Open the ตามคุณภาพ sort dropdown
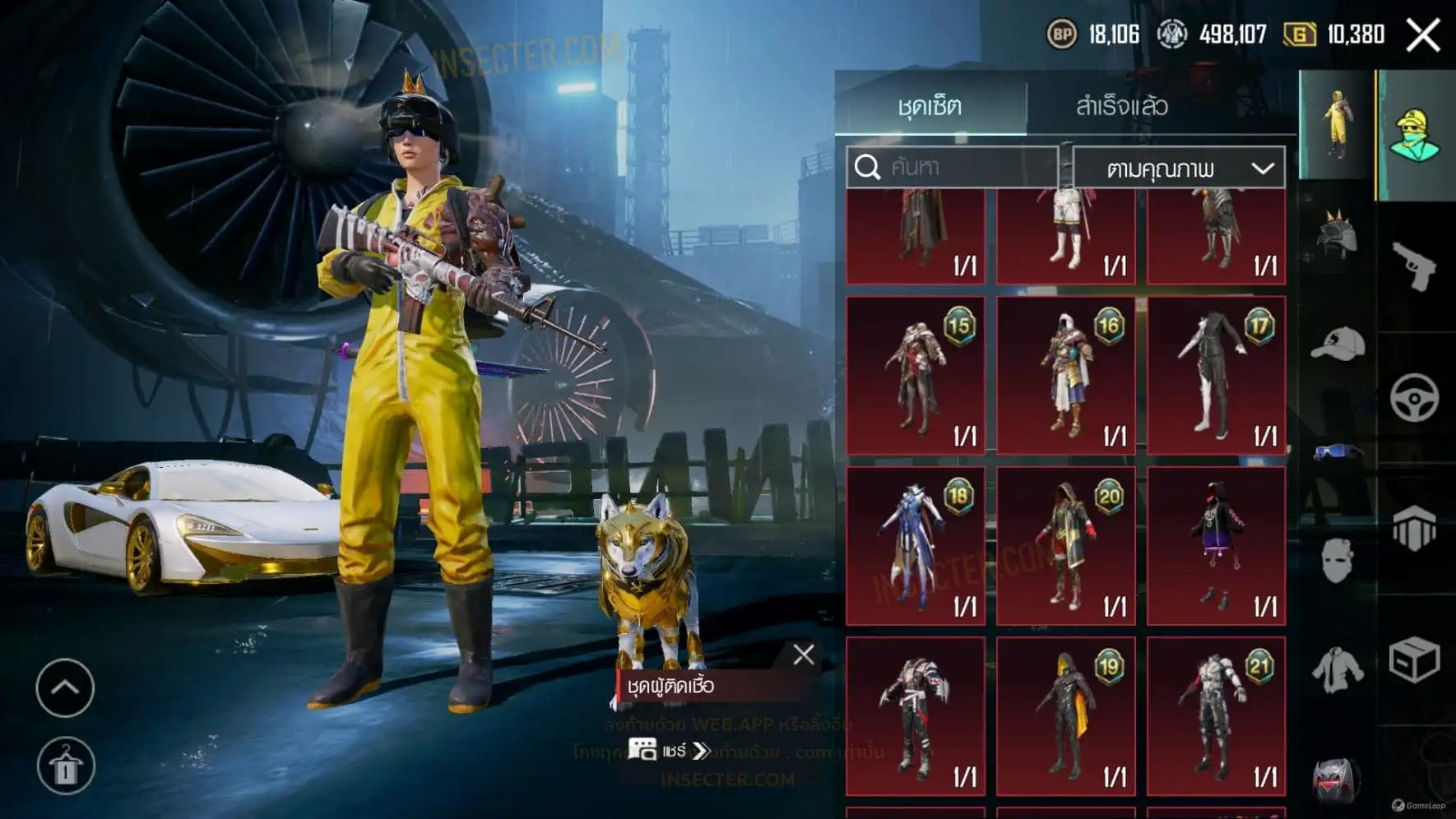Screen dimensions: 1456x819 coord(1179,169)
